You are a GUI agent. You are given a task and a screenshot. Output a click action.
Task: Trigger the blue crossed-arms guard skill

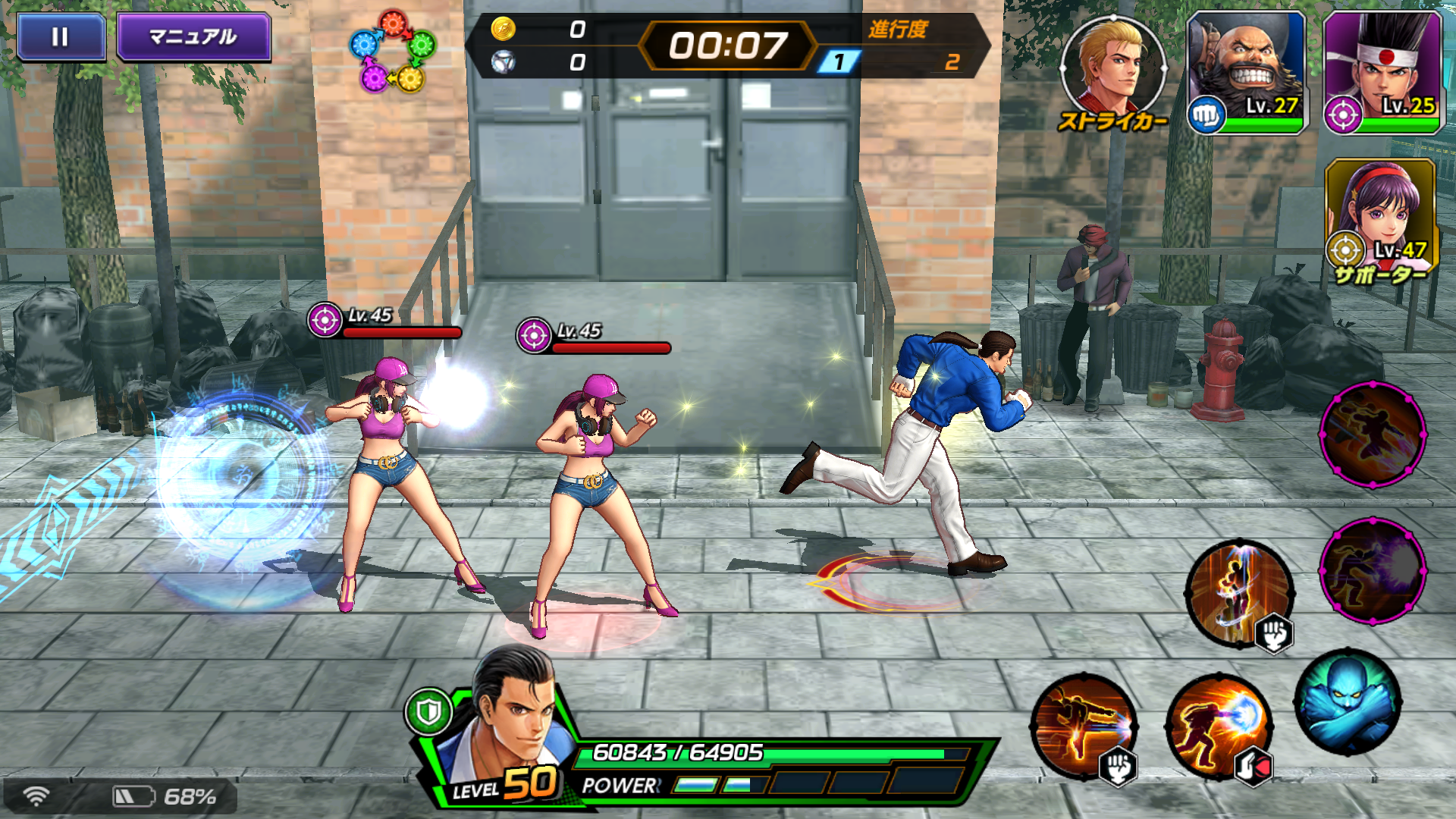click(x=1348, y=702)
